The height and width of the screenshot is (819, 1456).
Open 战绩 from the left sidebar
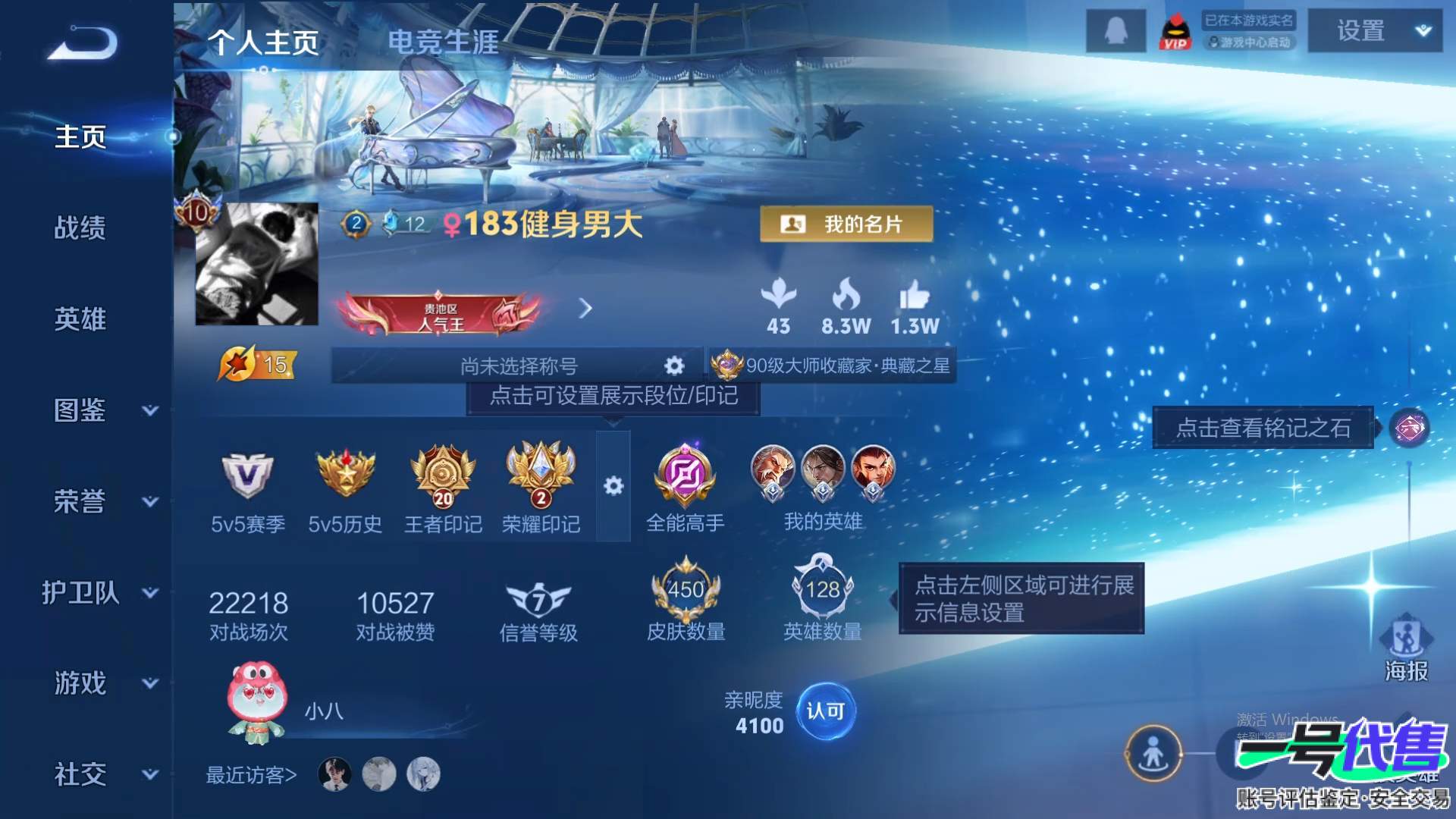click(x=82, y=227)
